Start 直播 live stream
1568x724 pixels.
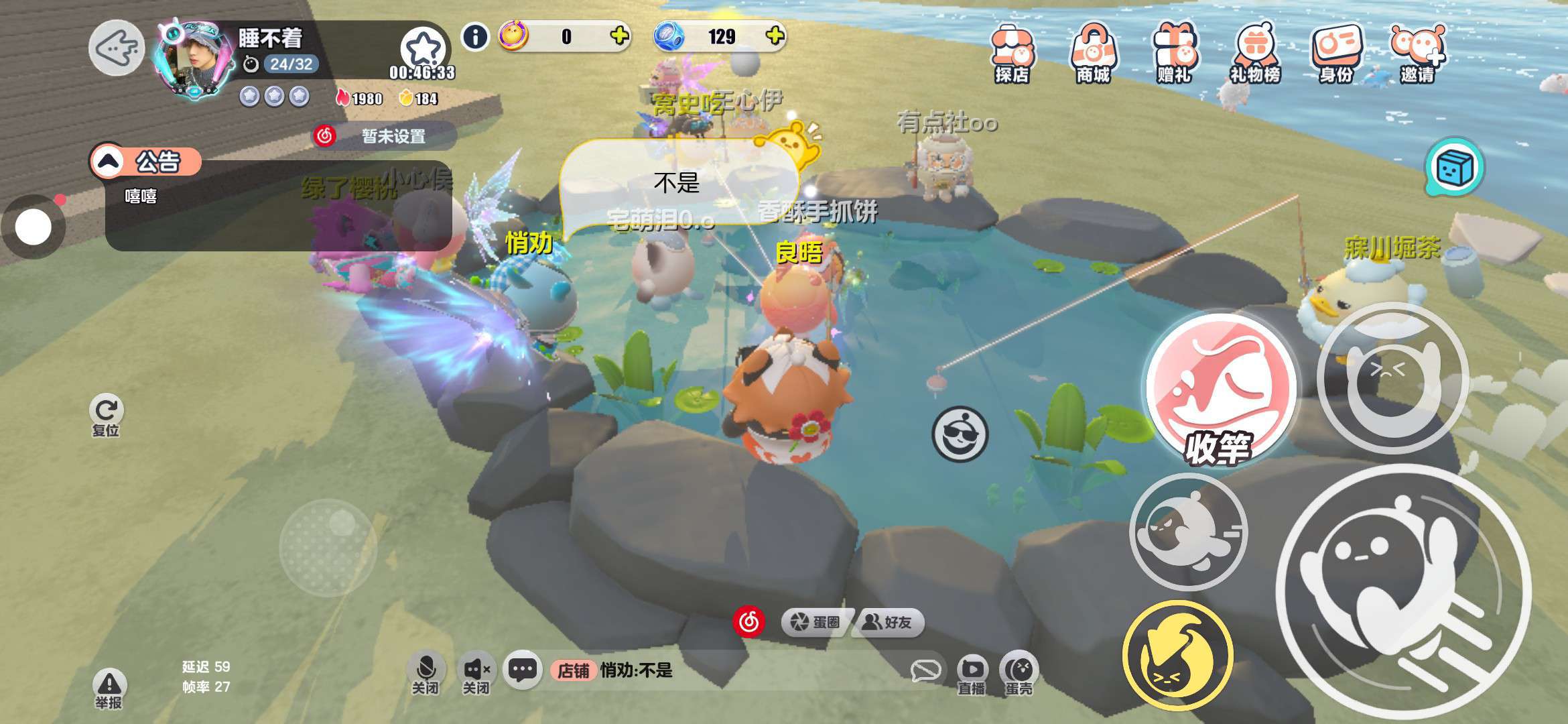pos(972,673)
